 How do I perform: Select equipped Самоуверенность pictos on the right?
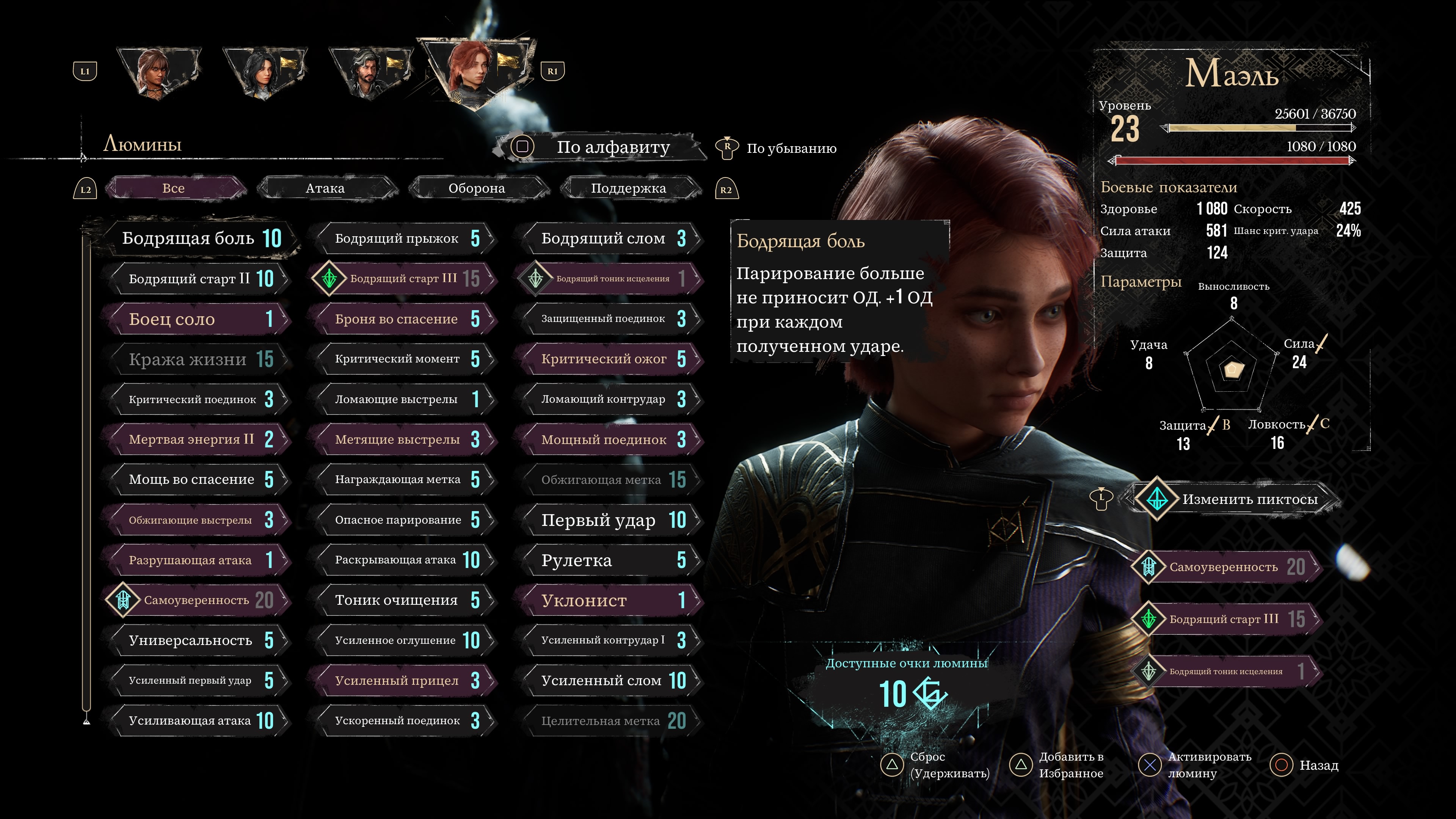pyautogui.click(x=1227, y=567)
